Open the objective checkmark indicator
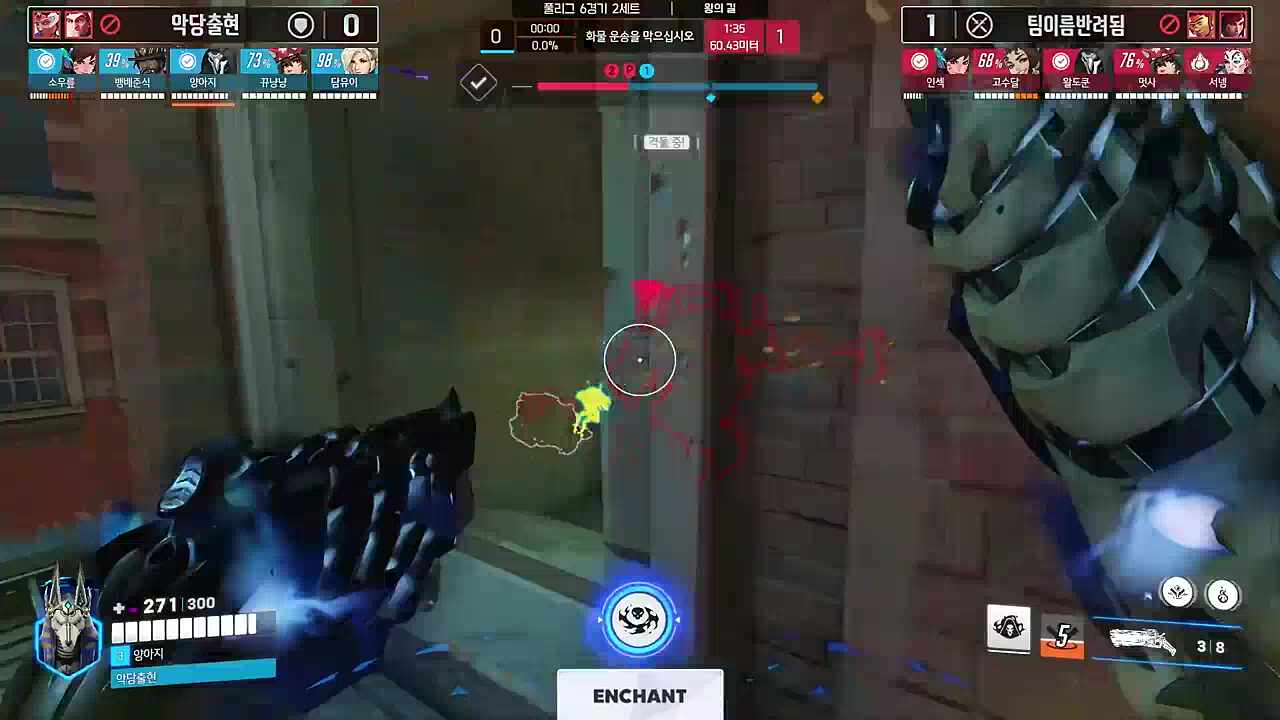The width and height of the screenshot is (1280, 720). [x=478, y=83]
